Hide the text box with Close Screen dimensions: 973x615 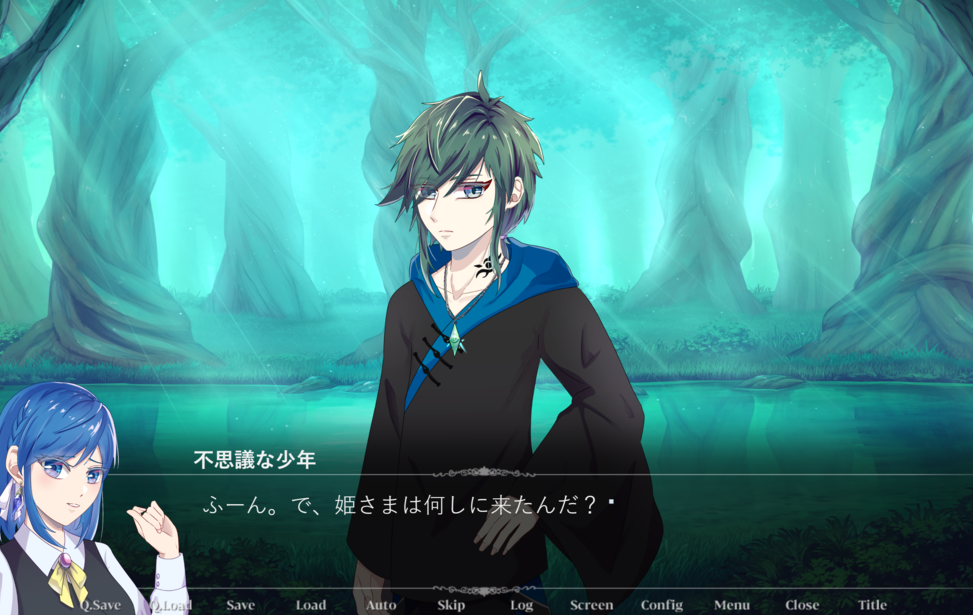click(x=802, y=605)
